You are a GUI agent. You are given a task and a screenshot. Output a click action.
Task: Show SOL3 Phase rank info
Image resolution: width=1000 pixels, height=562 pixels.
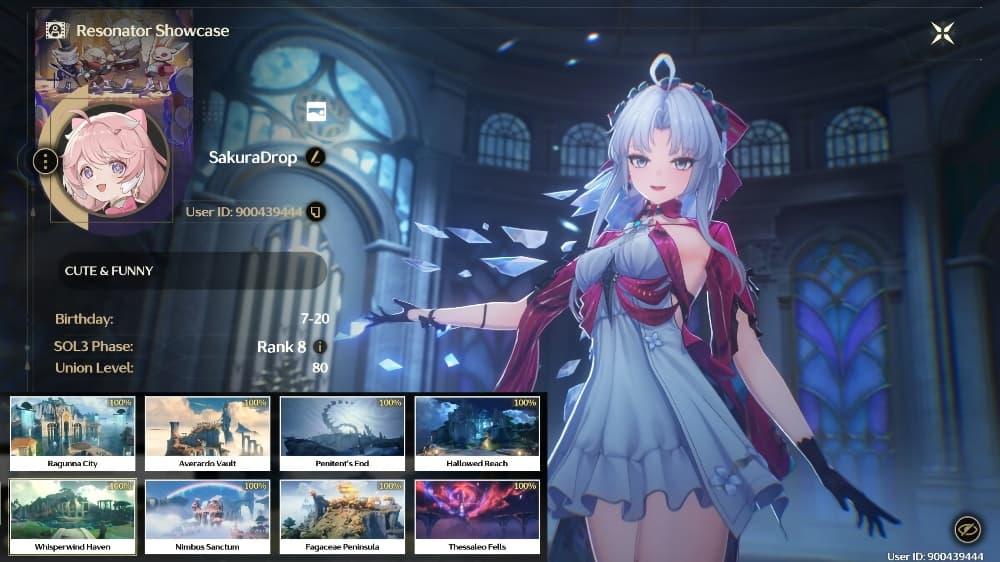pos(320,347)
